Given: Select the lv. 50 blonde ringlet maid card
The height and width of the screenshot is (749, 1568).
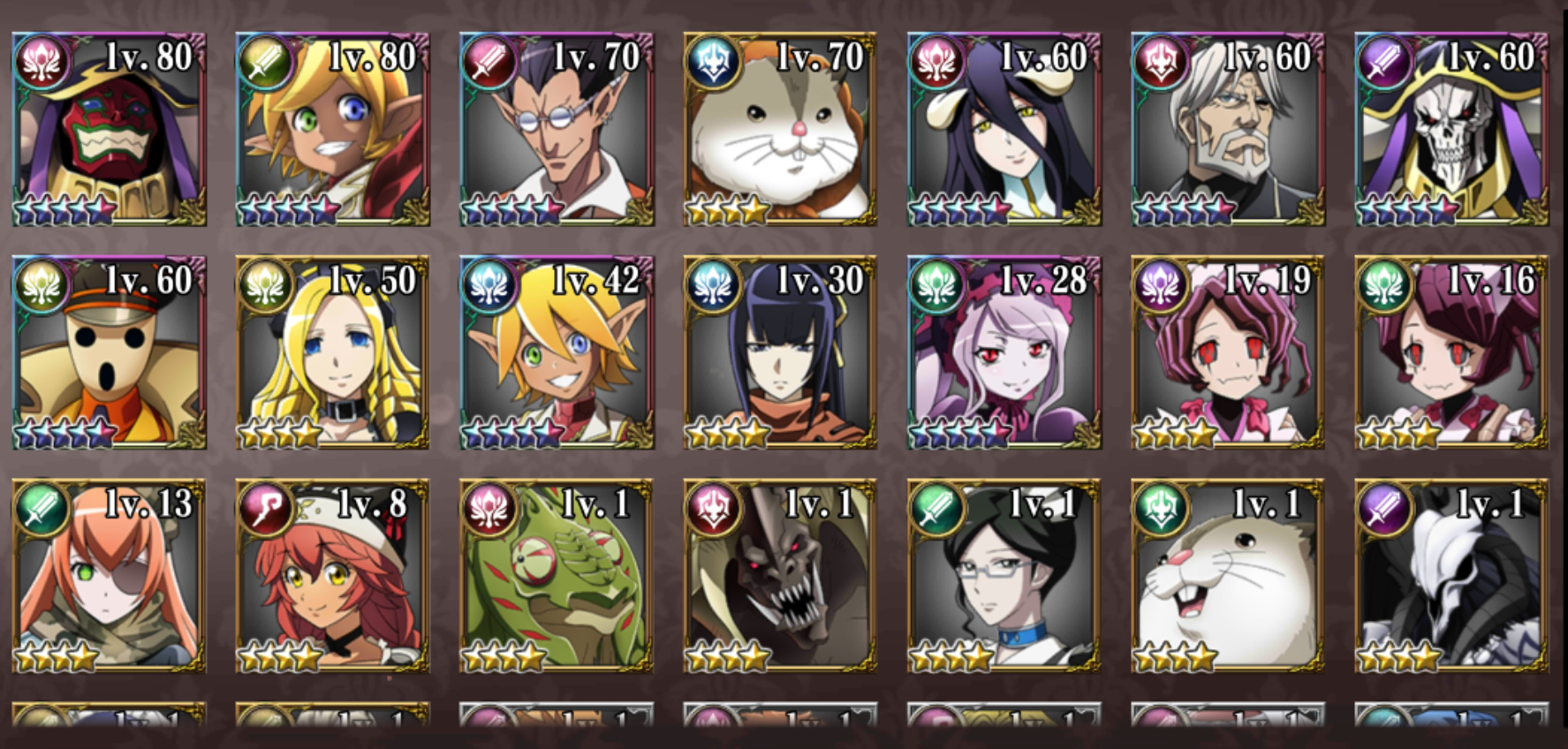Looking at the screenshot, I should click(x=333, y=353).
